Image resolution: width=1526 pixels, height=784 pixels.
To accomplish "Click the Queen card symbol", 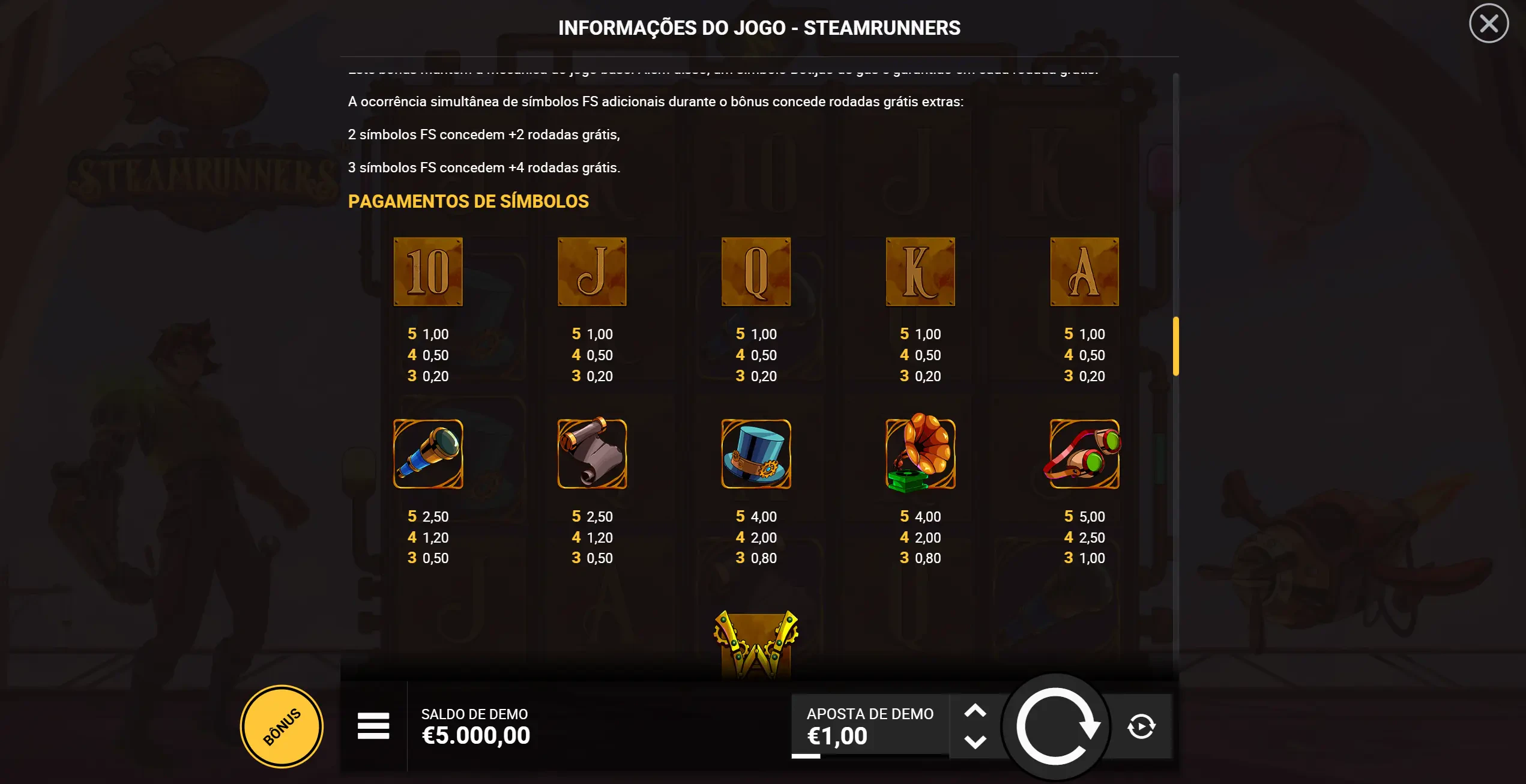I will [756, 271].
